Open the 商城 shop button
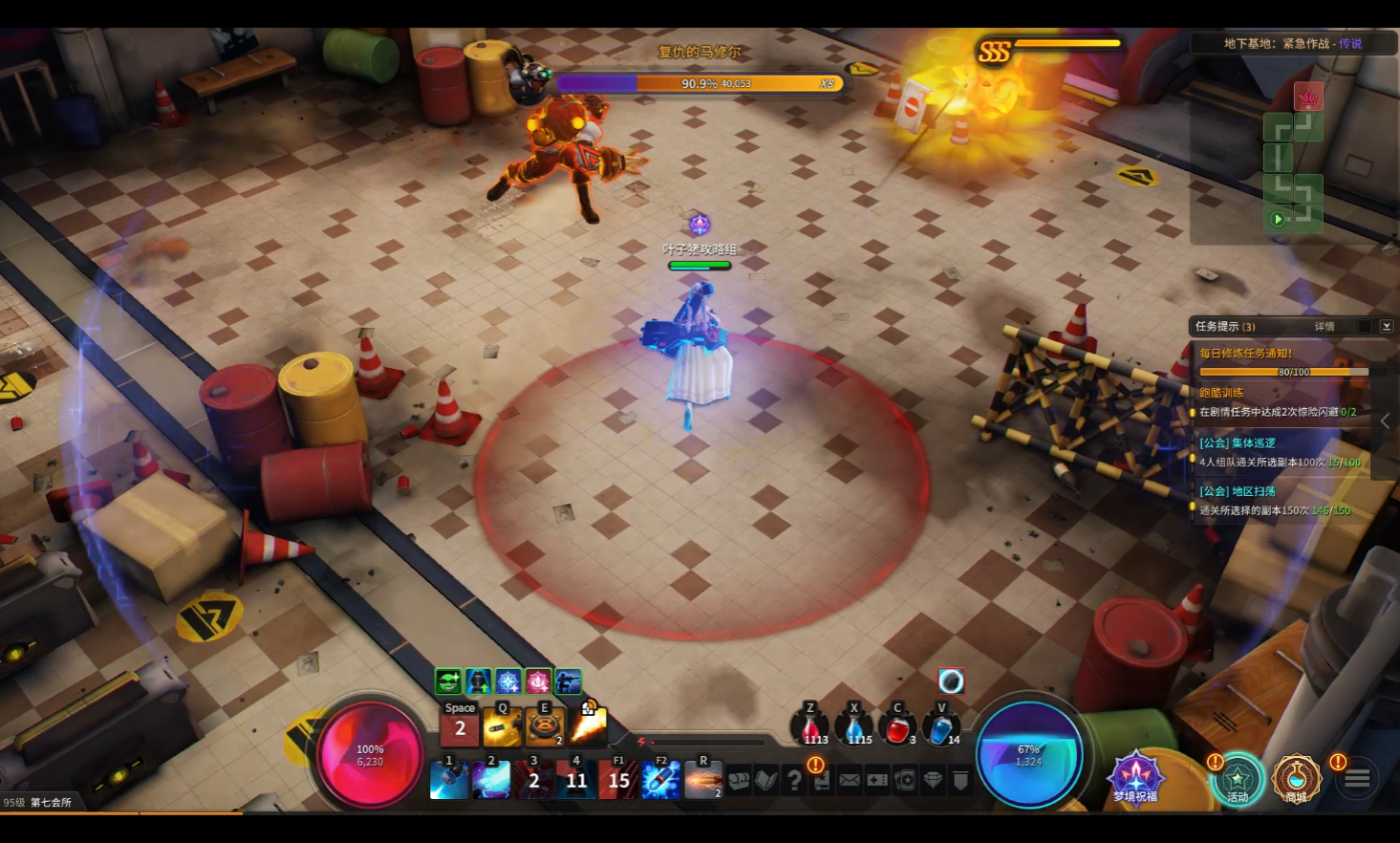1400x843 pixels. [1296, 779]
